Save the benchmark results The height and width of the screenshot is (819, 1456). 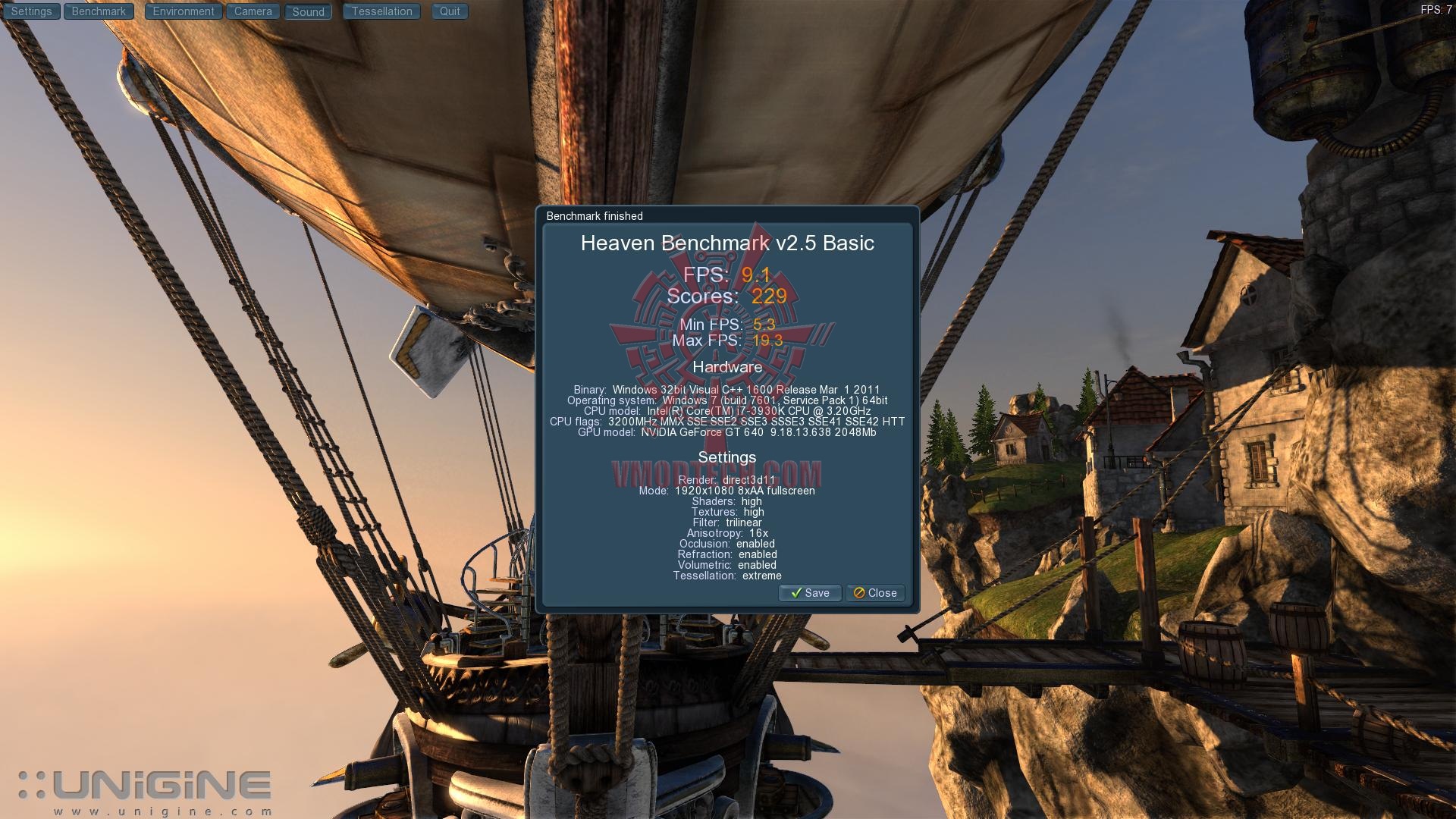click(x=810, y=593)
